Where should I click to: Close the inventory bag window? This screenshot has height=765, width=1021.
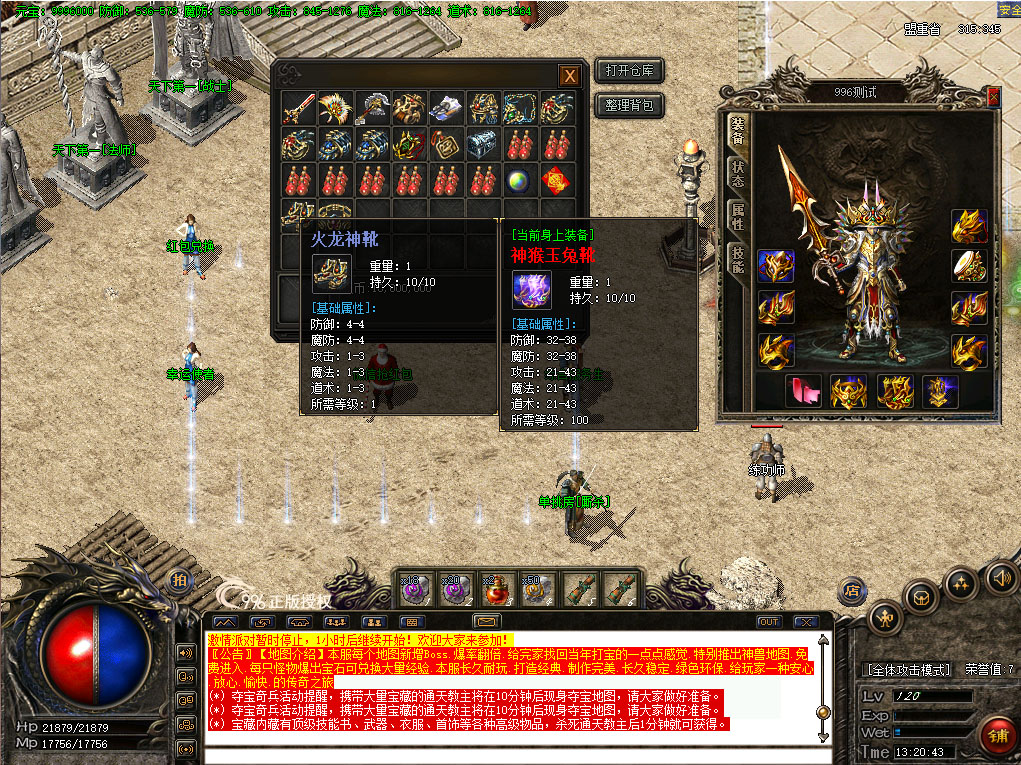[568, 76]
